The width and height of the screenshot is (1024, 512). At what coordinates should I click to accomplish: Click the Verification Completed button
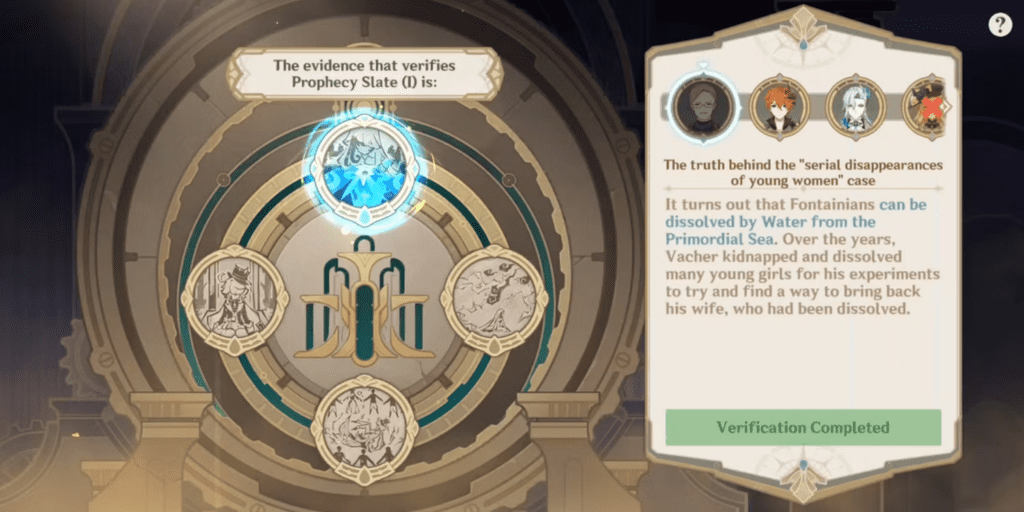pos(803,427)
